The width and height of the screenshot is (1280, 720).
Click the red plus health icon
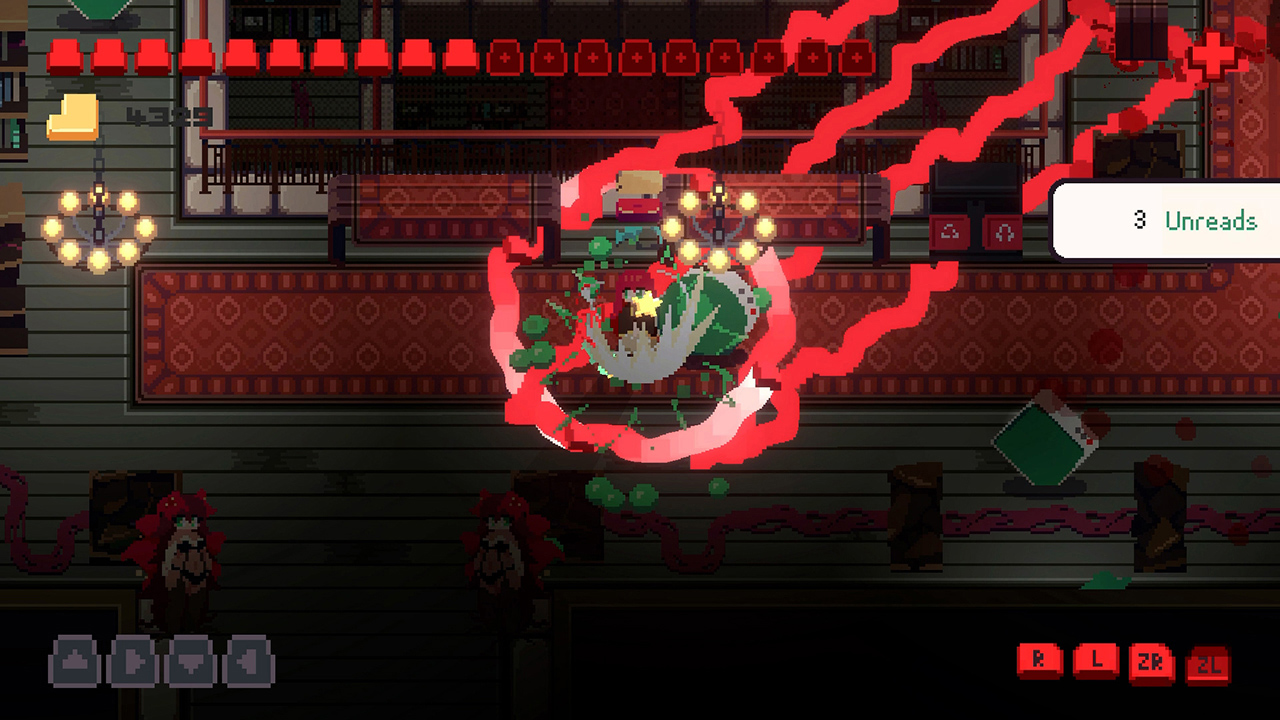pyautogui.click(x=1211, y=56)
